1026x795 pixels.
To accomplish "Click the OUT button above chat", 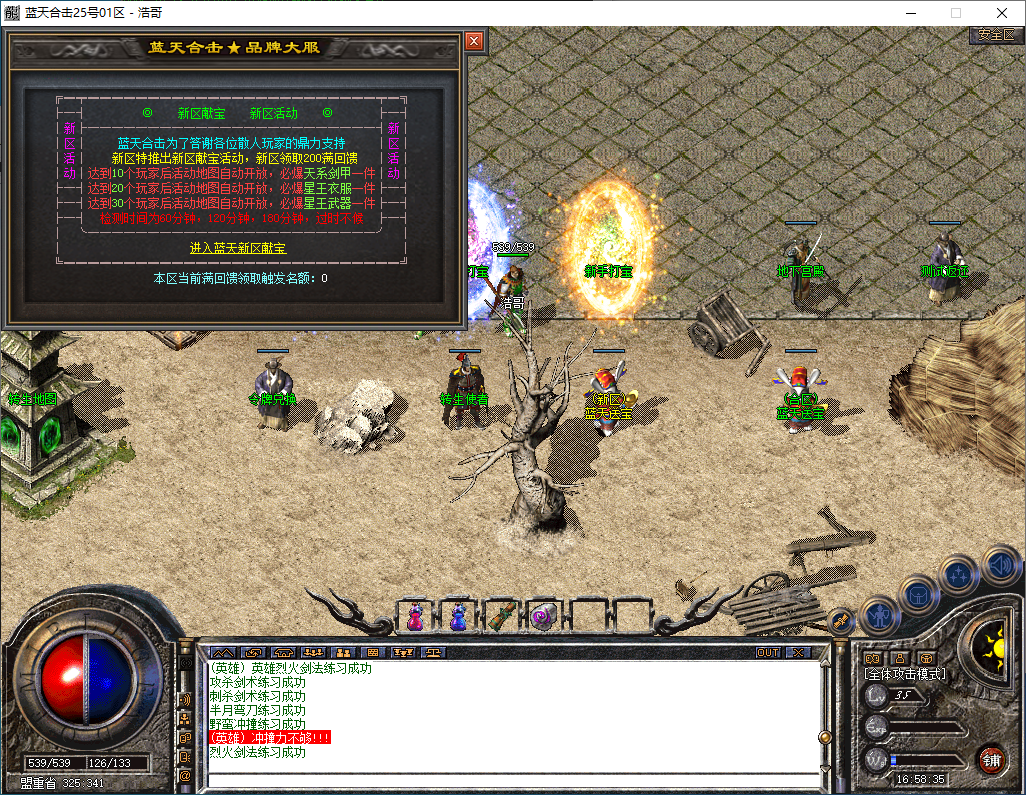I will (768, 652).
